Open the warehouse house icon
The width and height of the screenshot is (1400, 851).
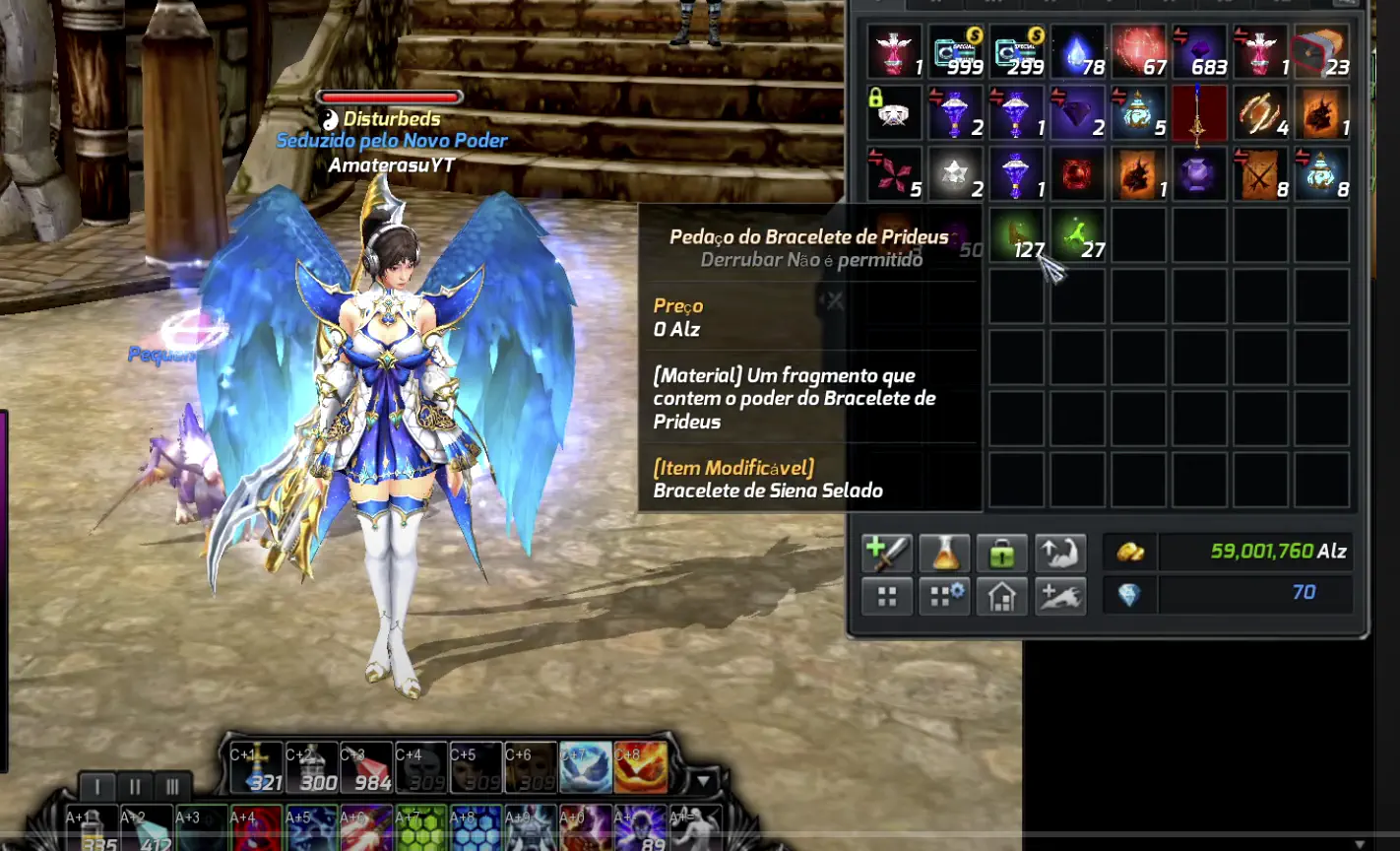(1001, 595)
